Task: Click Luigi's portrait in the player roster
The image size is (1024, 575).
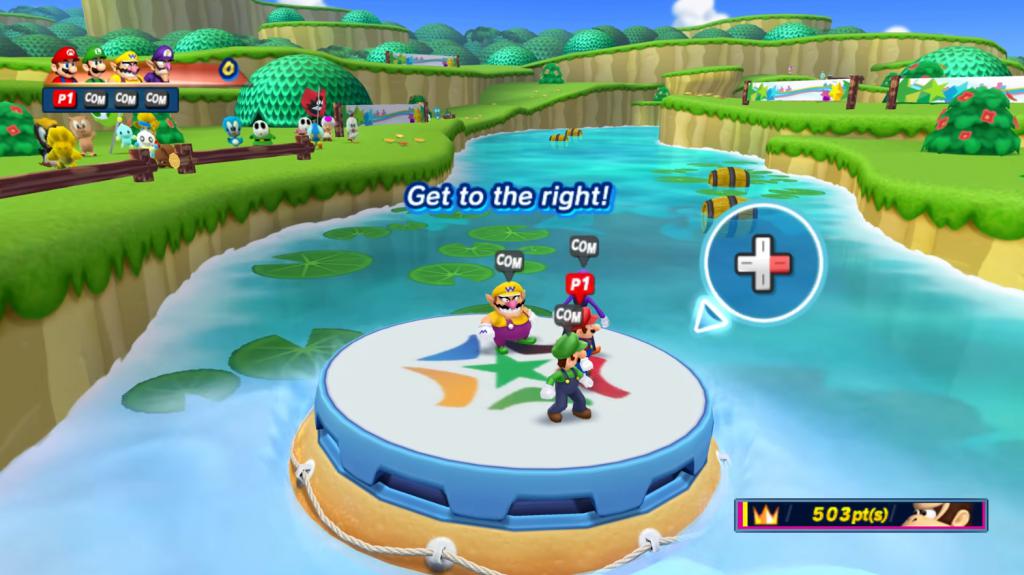Action: (95, 64)
